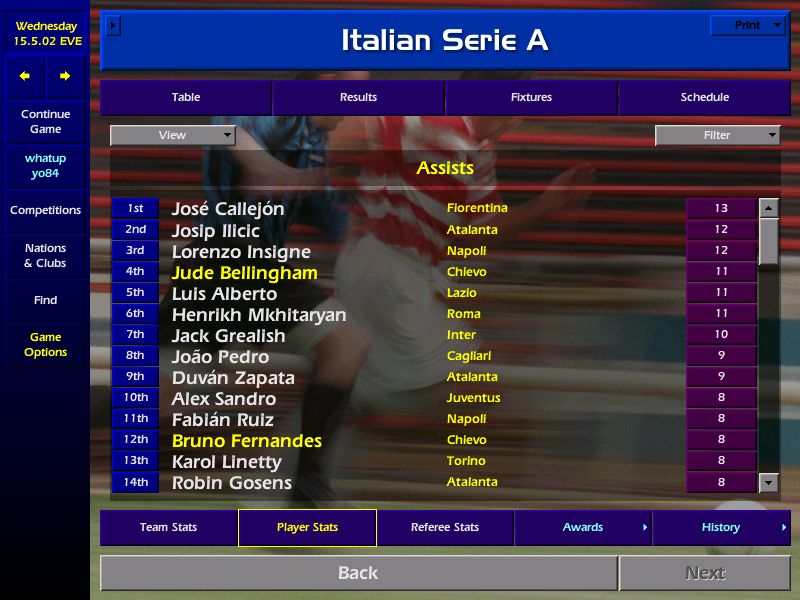Open the Awards submenu
Image resolution: width=800 pixels, height=600 pixels.
coord(583,527)
